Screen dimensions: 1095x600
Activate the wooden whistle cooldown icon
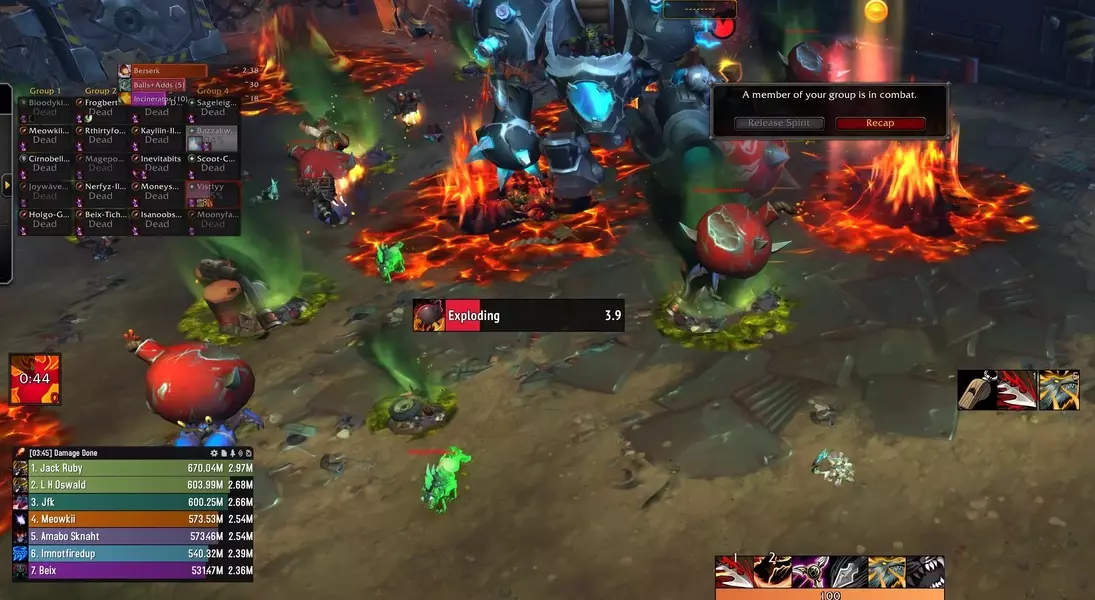(977, 390)
